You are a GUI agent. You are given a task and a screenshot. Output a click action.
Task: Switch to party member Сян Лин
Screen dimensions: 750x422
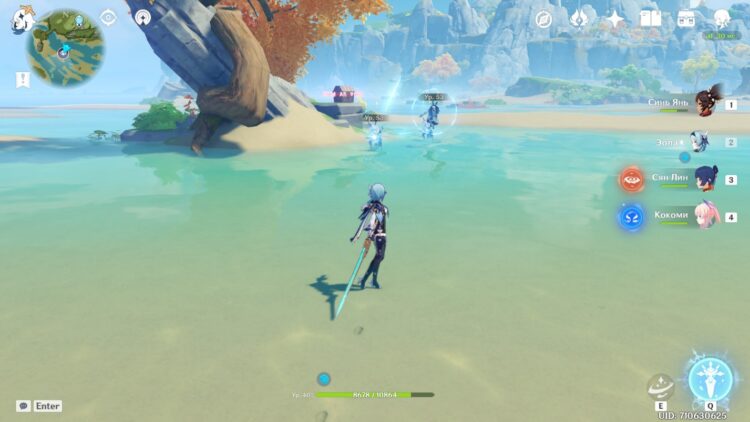click(705, 179)
